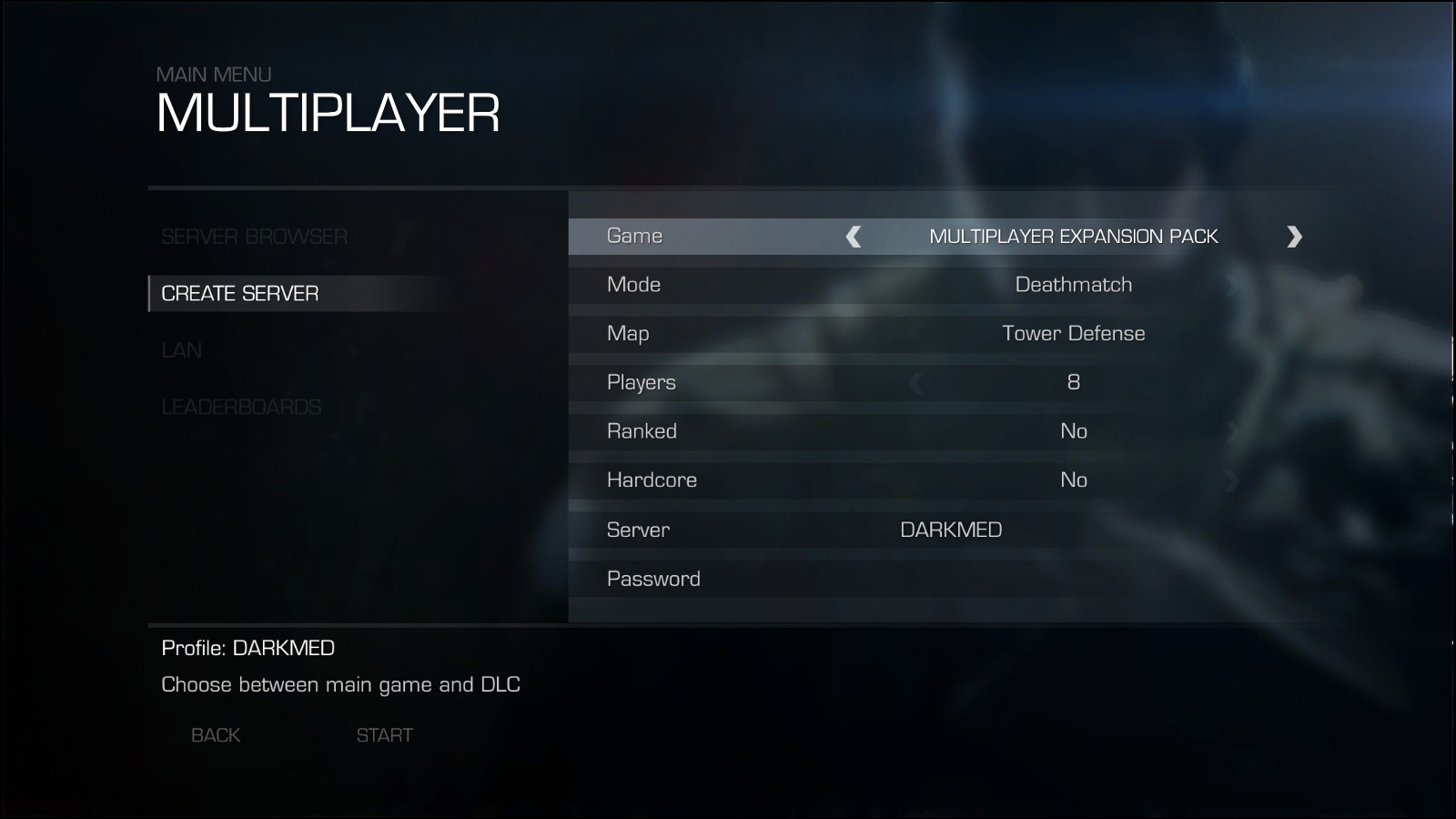The height and width of the screenshot is (819, 1456).
Task: Open the Leaderboards section
Action: 241,408
